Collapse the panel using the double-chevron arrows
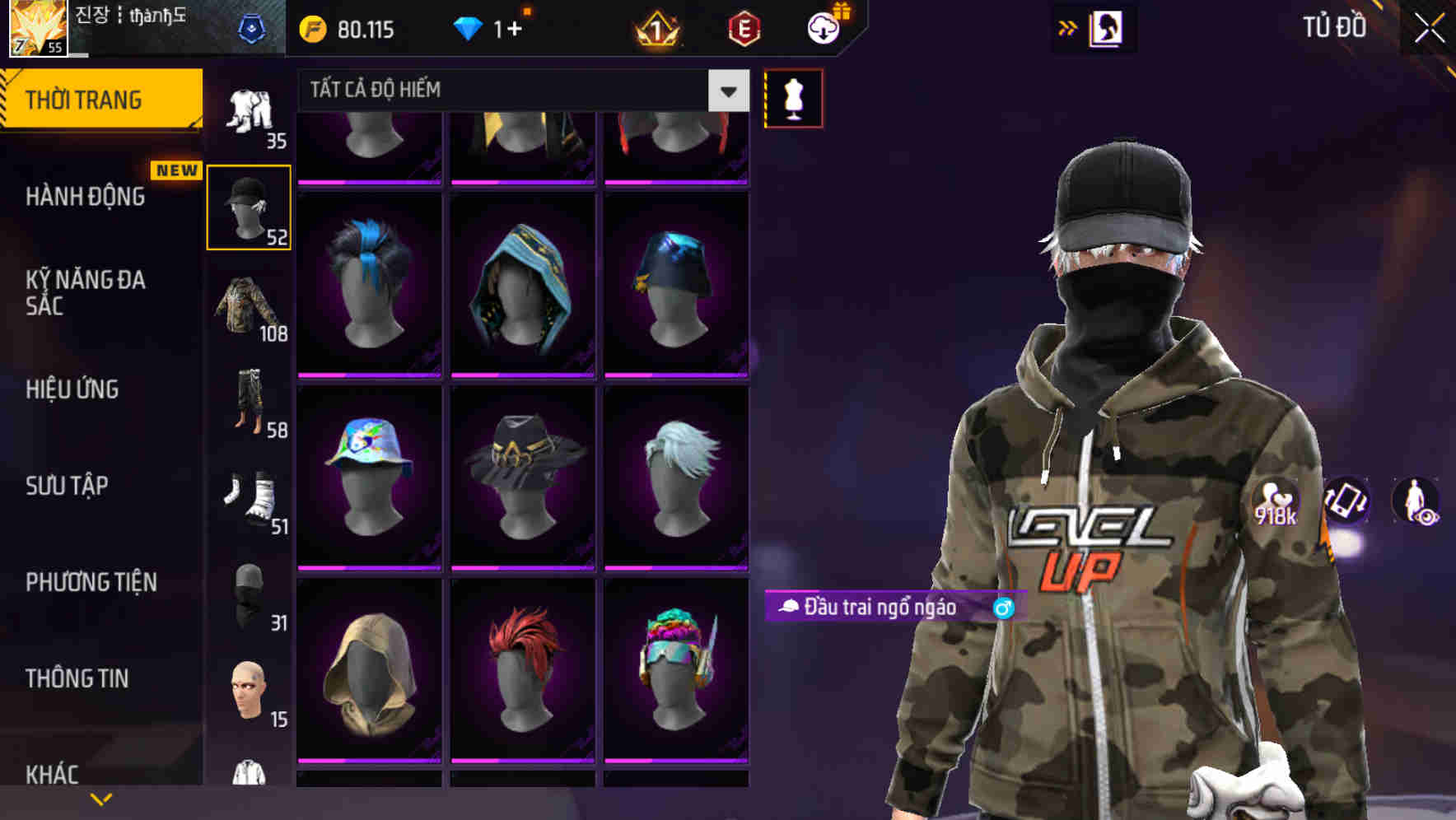 click(1066, 27)
